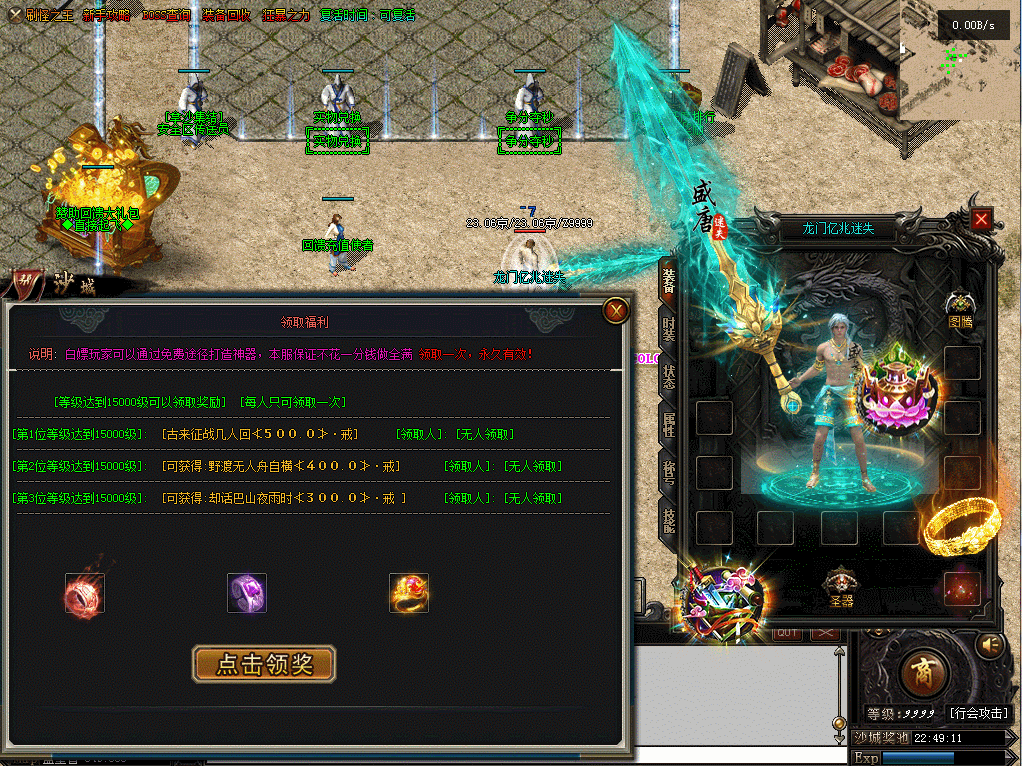Open the BOSS查询 lookup menu

pos(166,15)
